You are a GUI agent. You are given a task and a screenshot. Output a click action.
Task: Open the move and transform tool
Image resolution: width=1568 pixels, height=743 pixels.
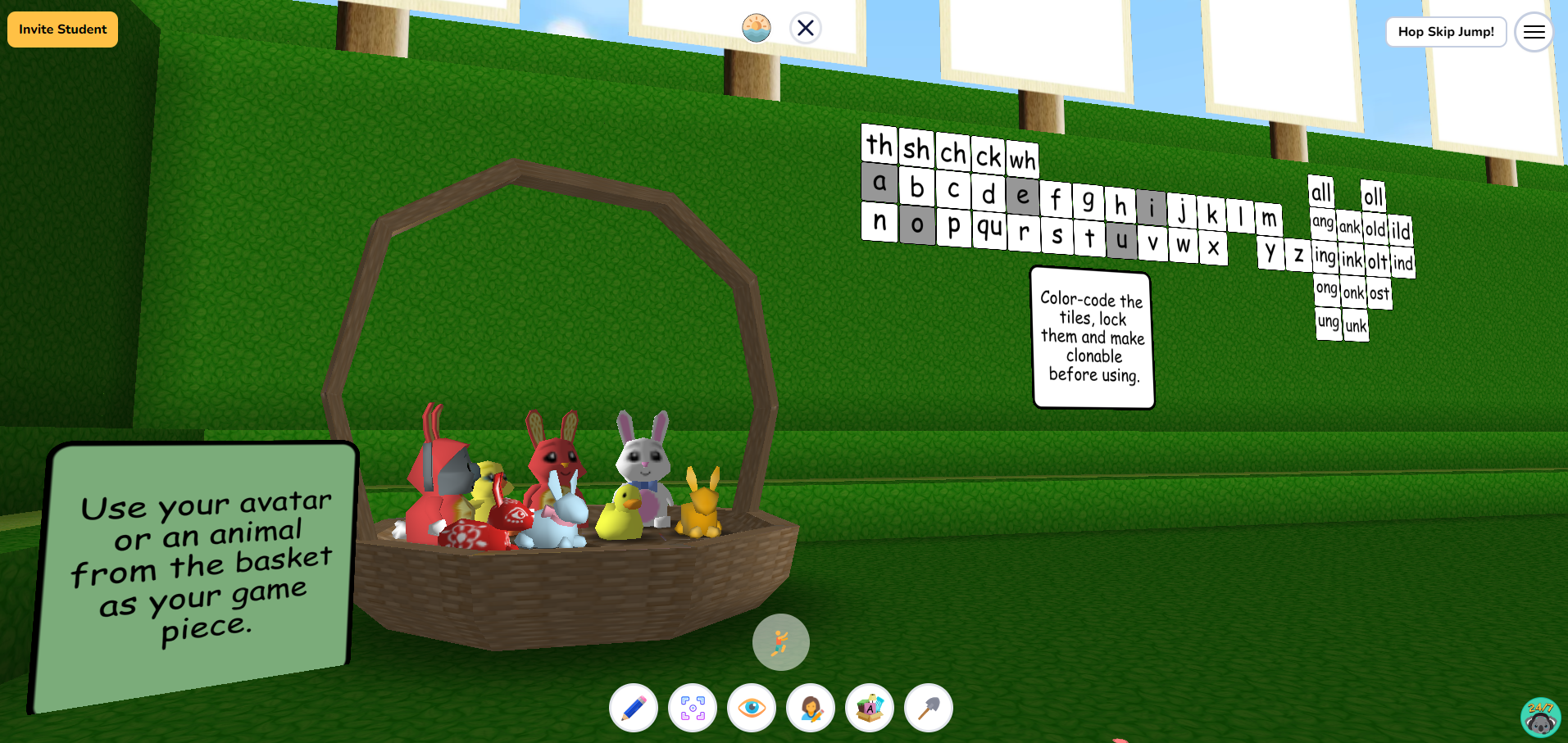693,707
